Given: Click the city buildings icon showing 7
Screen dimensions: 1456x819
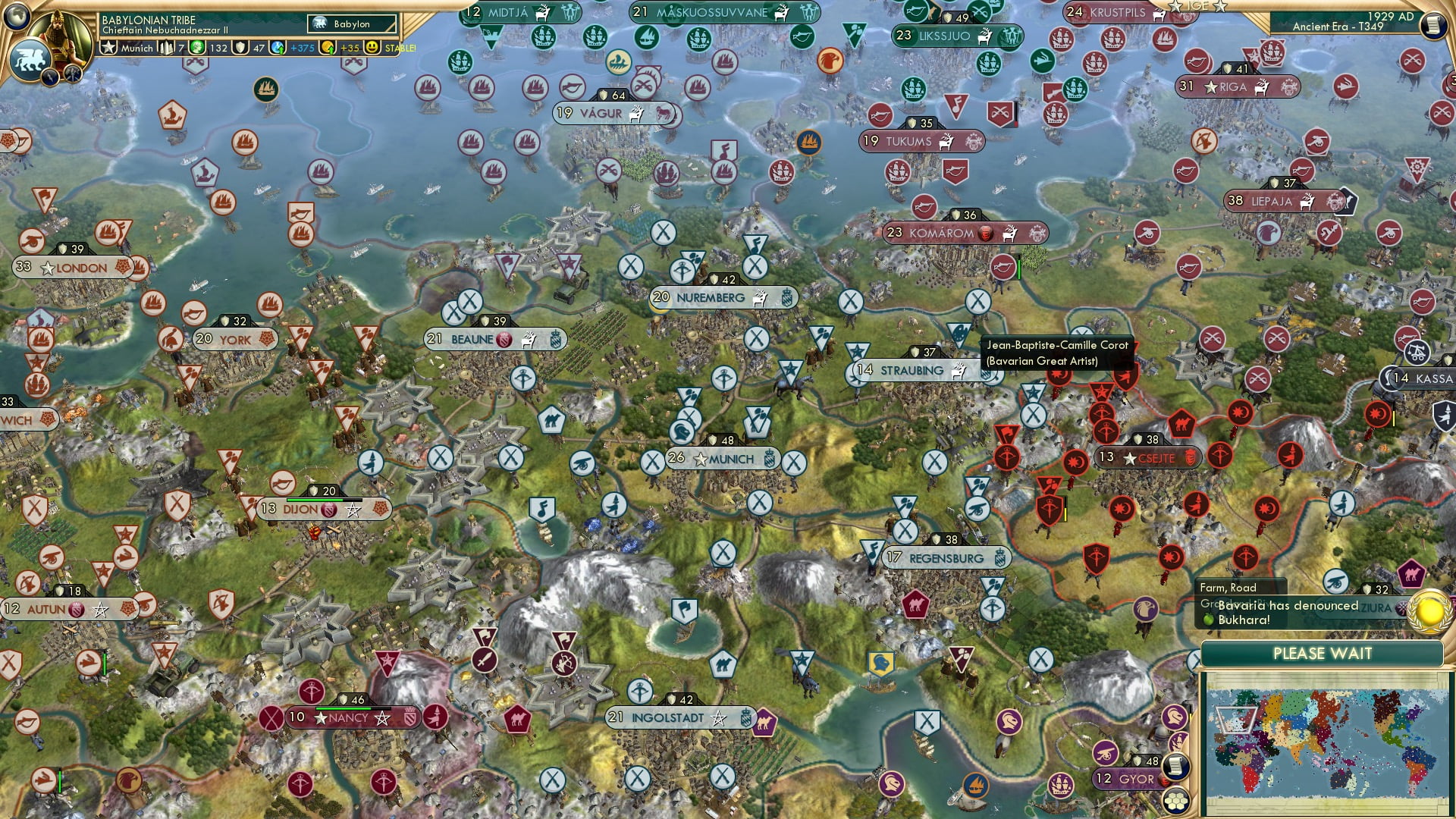Looking at the screenshot, I should [x=166, y=47].
